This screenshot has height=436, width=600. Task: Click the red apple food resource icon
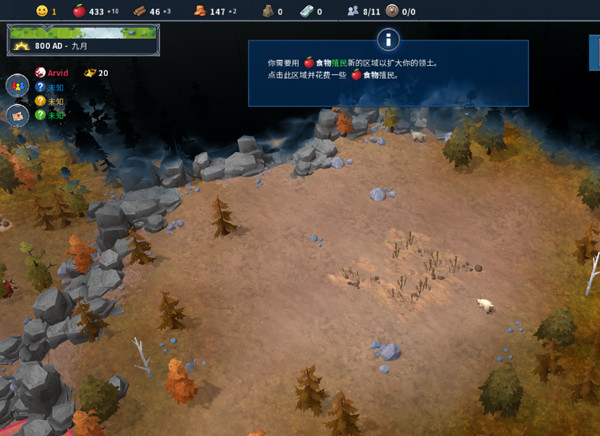pos(79,11)
